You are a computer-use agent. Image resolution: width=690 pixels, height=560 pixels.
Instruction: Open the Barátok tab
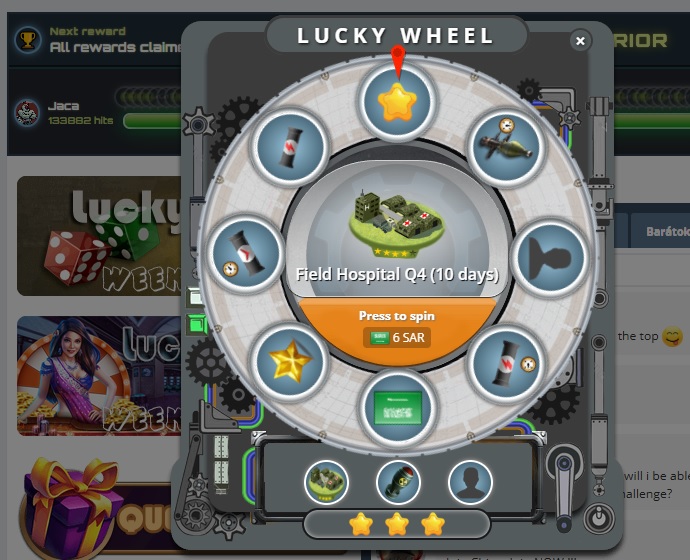click(x=665, y=231)
